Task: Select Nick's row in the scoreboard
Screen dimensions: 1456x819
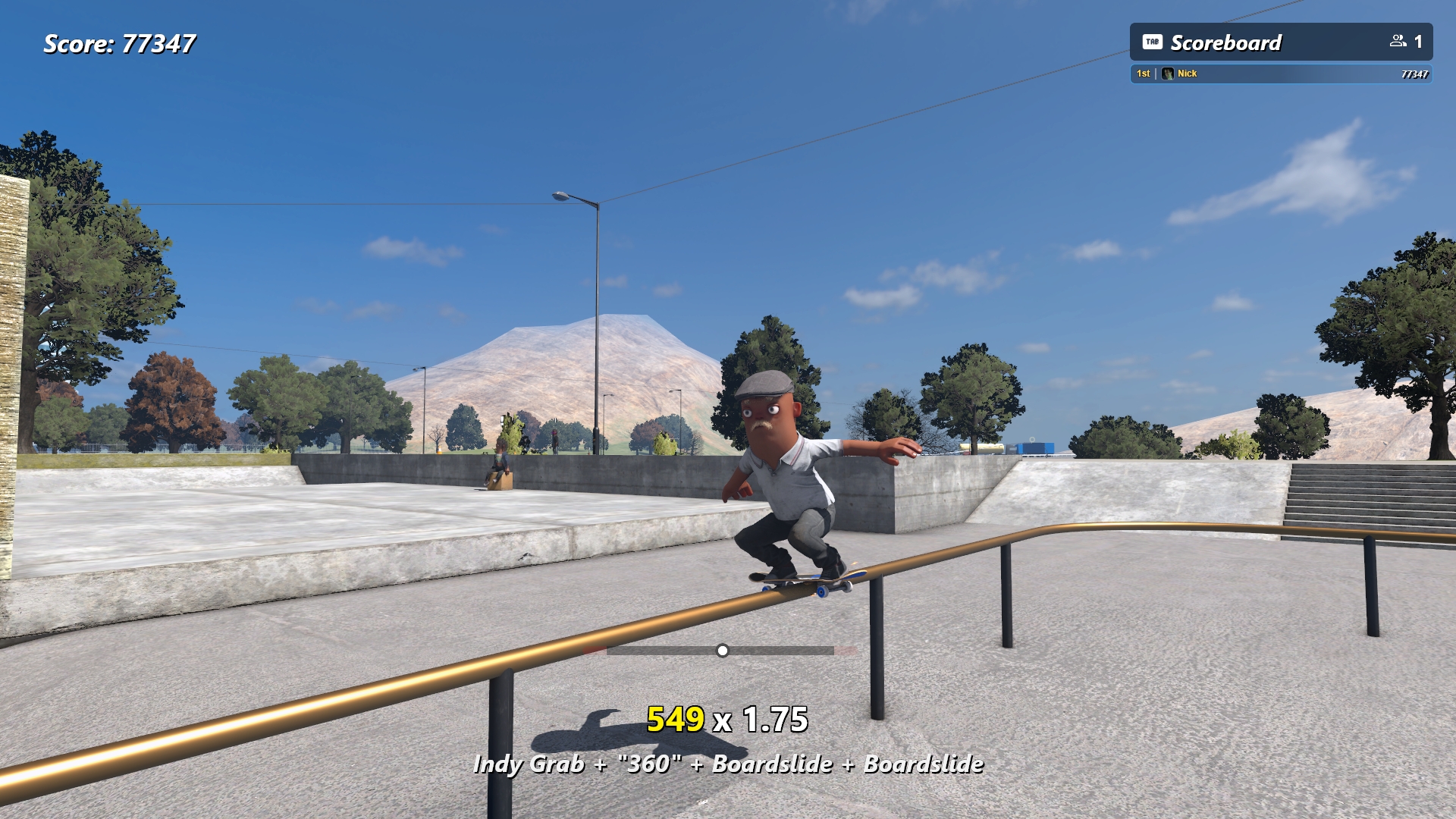Action: 1280,74
